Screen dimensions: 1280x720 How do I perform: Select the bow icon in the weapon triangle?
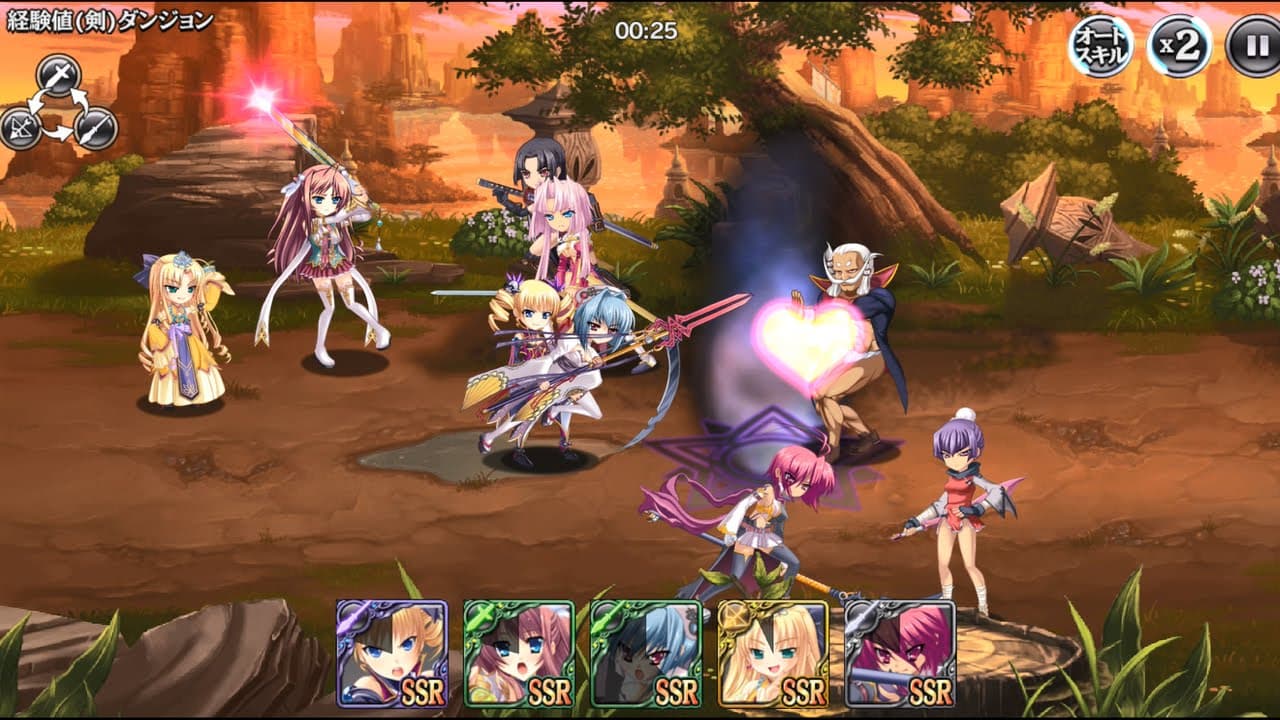(21, 126)
